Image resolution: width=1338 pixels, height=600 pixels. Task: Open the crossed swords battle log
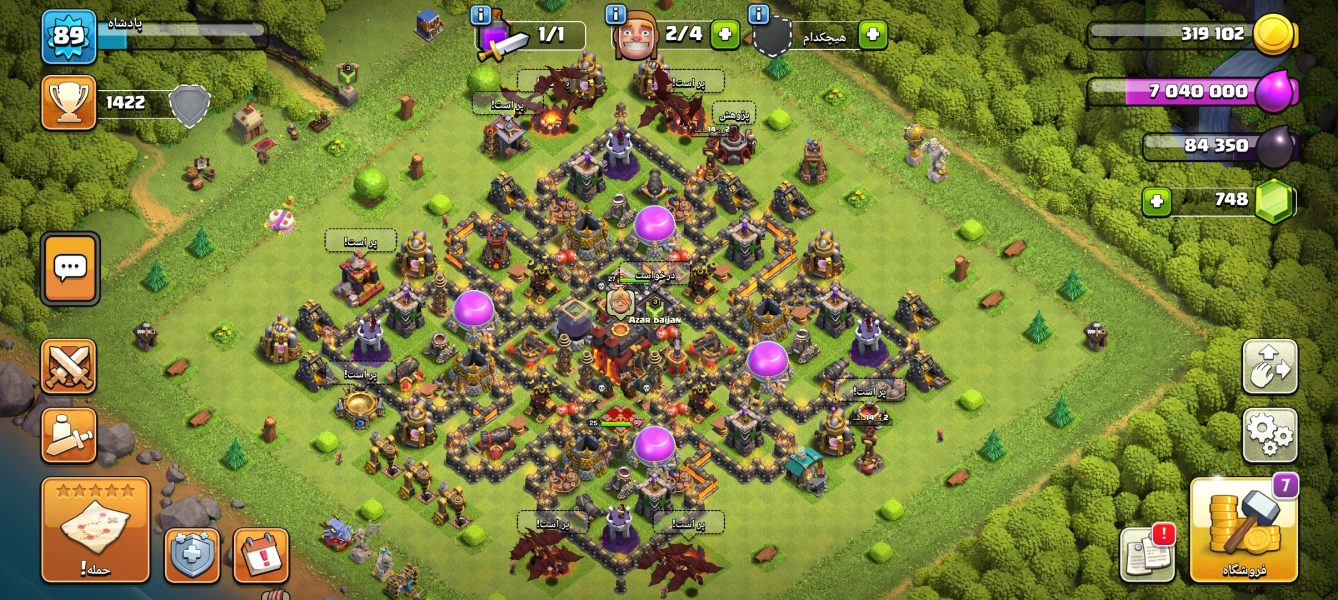(69, 366)
